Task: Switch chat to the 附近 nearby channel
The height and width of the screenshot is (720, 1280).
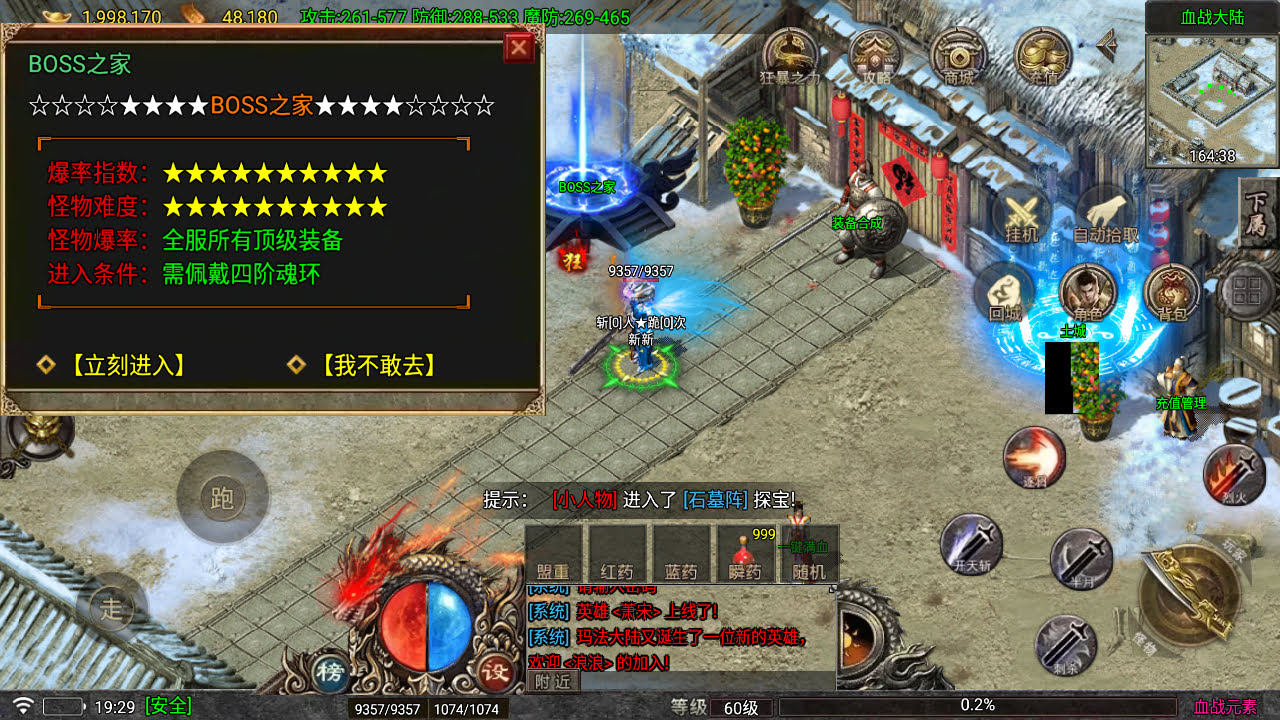Action: pyautogui.click(x=552, y=681)
